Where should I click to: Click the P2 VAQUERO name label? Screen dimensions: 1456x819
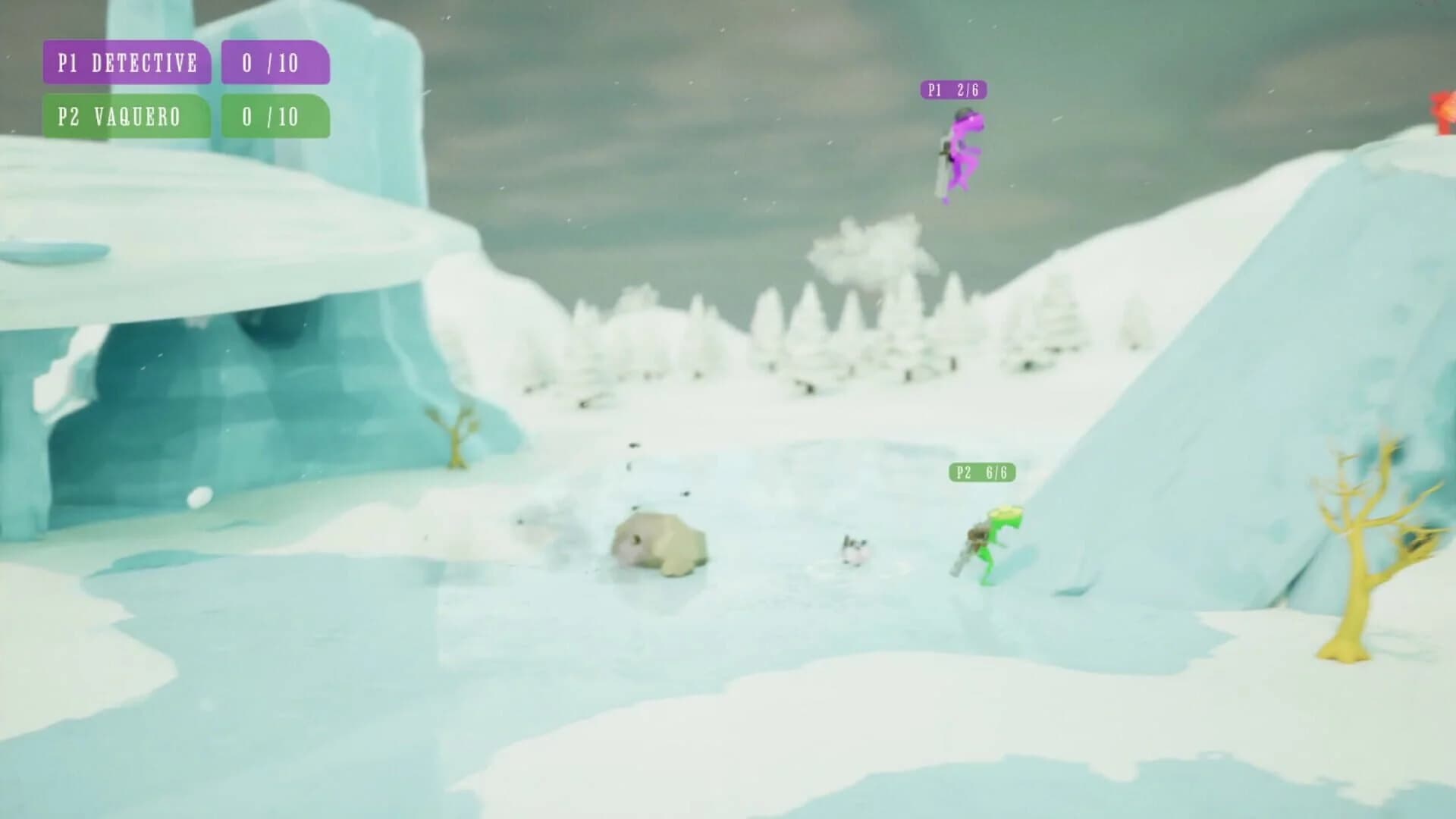(x=127, y=118)
